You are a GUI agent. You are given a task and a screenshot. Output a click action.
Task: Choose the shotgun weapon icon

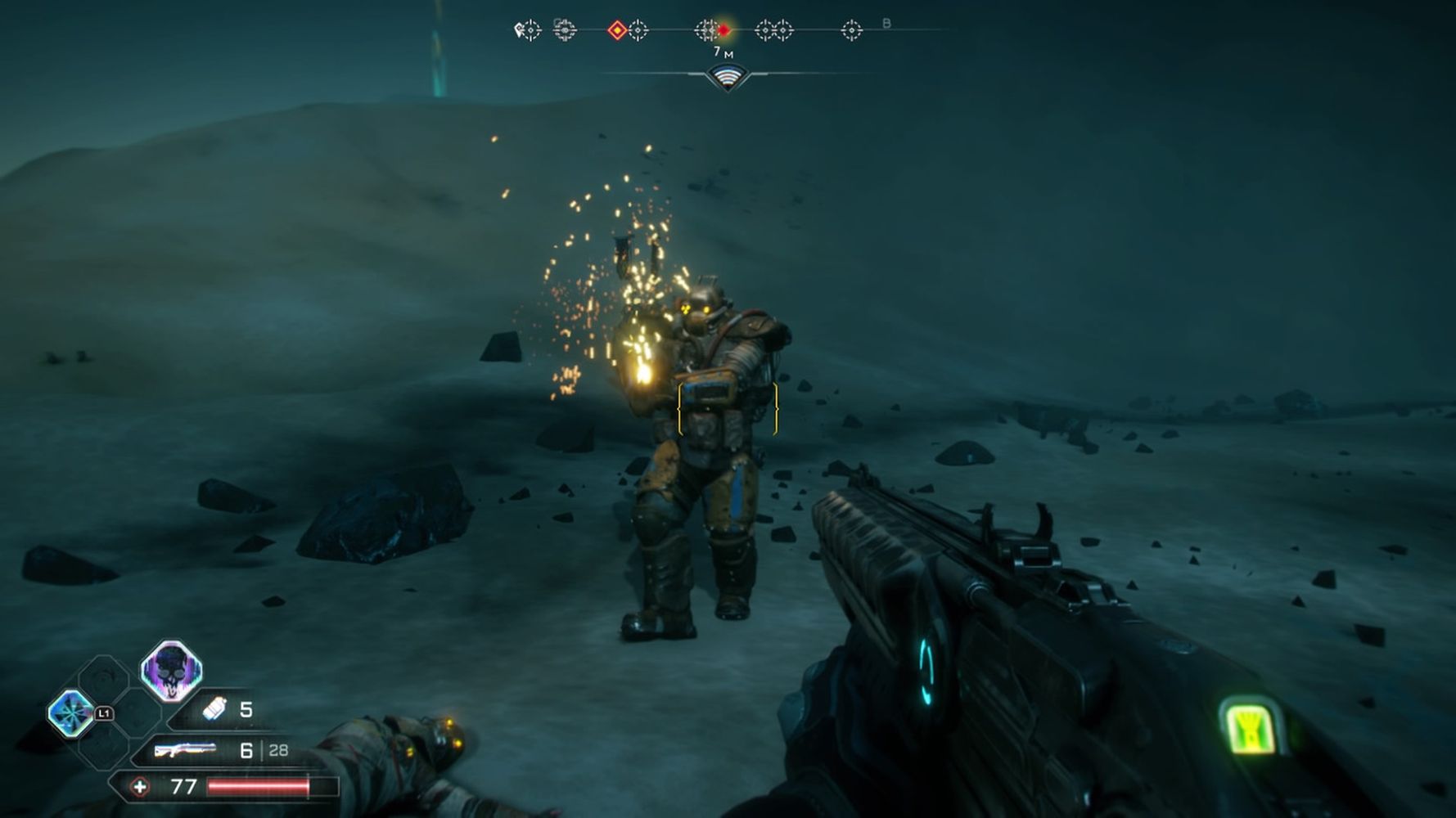(186, 750)
